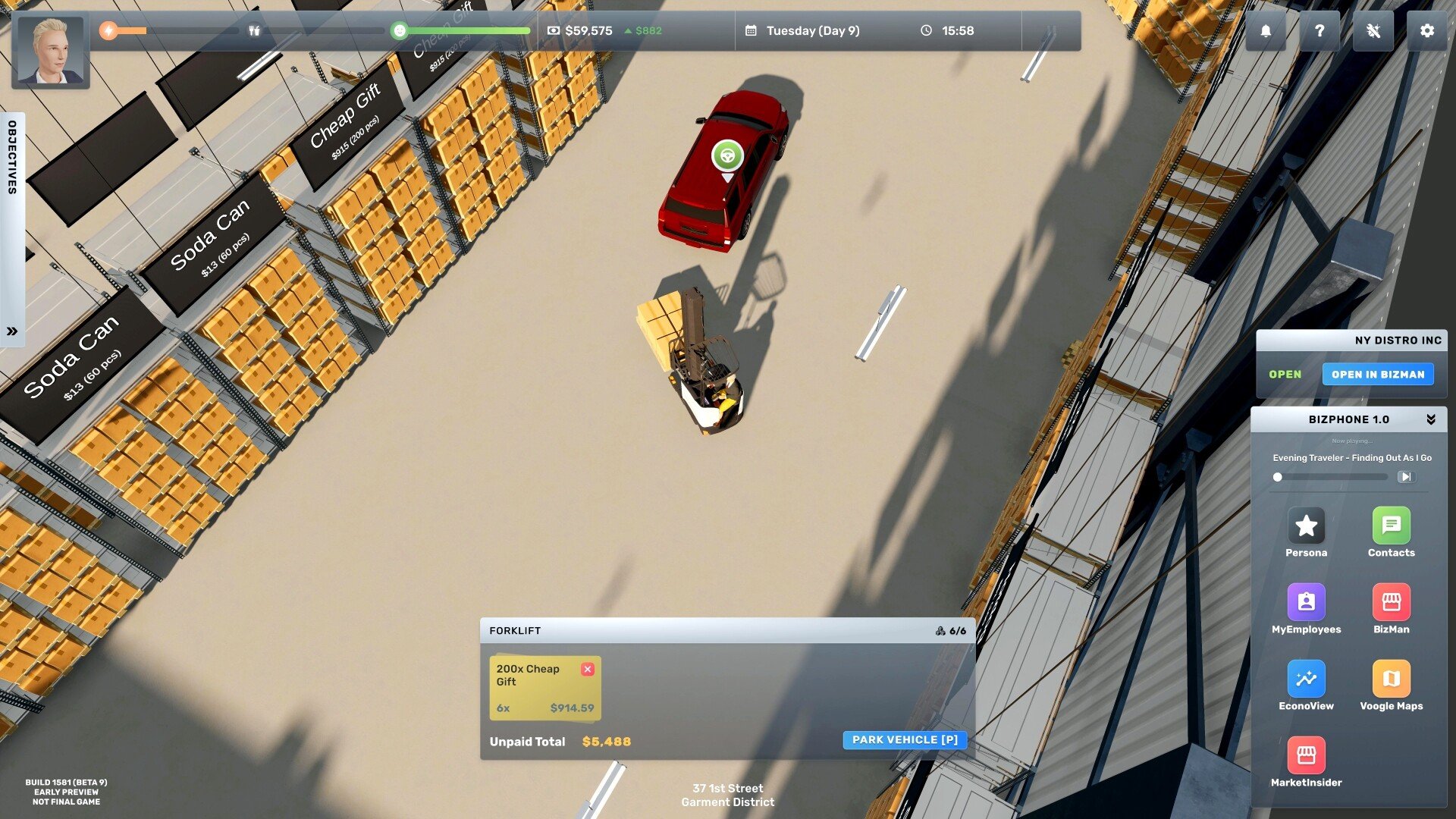Open the MarketInsider app
1456x819 pixels.
click(x=1306, y=756)
